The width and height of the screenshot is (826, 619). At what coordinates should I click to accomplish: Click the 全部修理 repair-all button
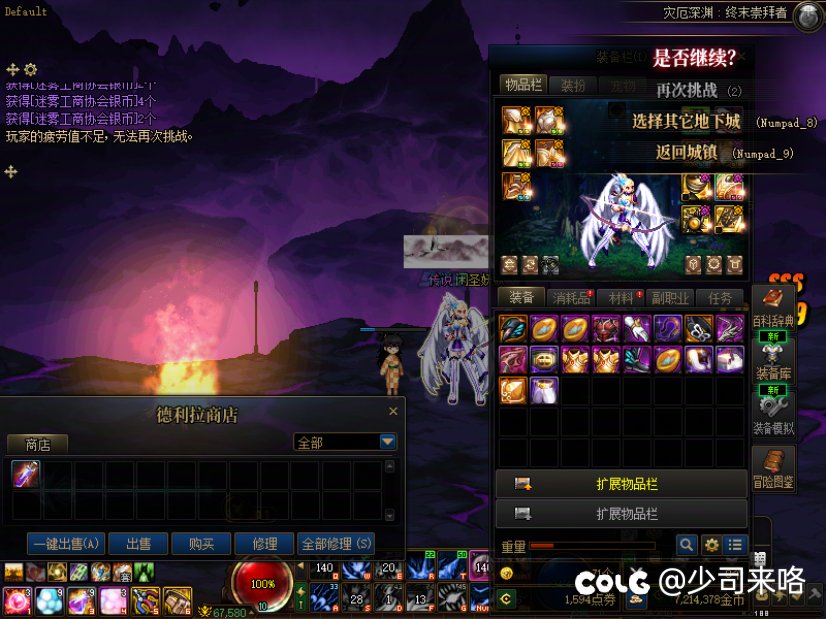point(336,544)
